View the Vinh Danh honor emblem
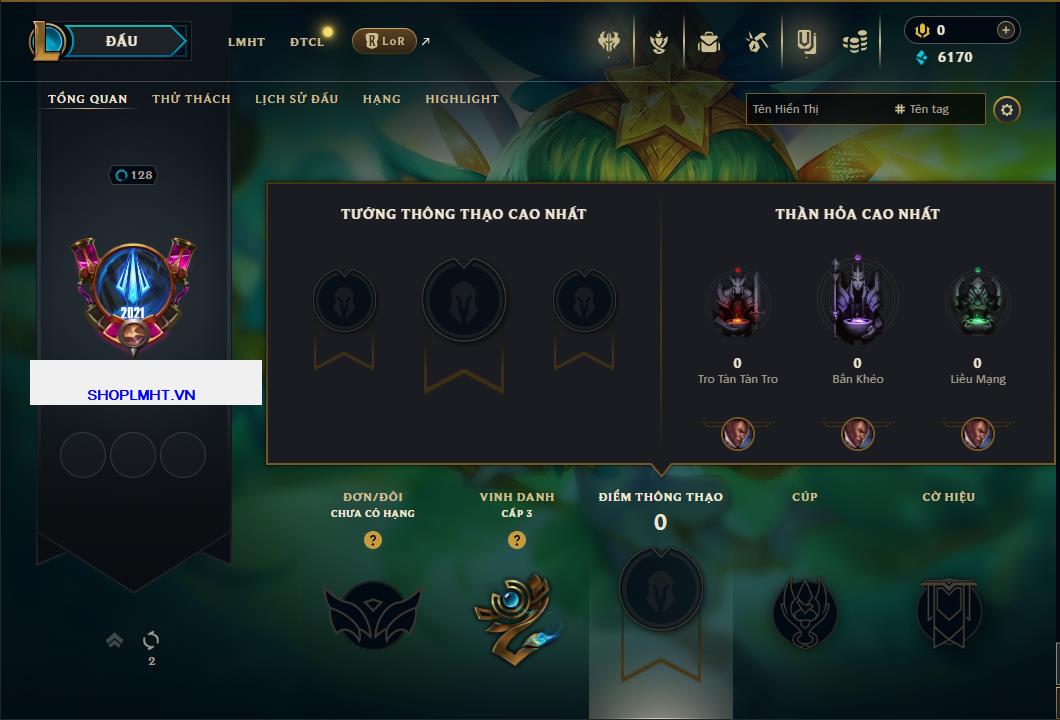1060x720 pixels. click(x=516, y=612)
